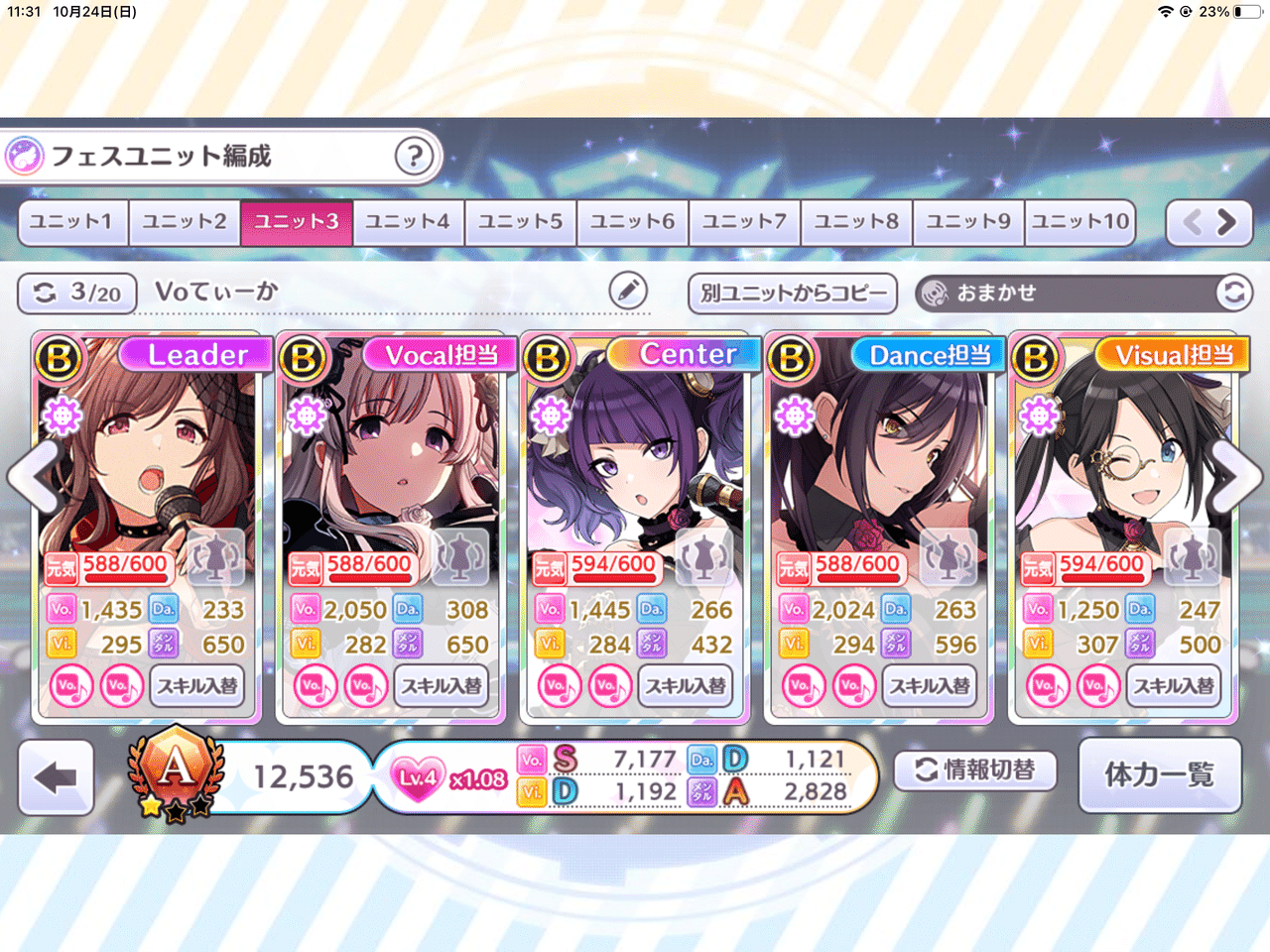Tap the reload icon beside おまかせ
This screenshot has height=952, width=1270.
click(x=1233, y=293)
